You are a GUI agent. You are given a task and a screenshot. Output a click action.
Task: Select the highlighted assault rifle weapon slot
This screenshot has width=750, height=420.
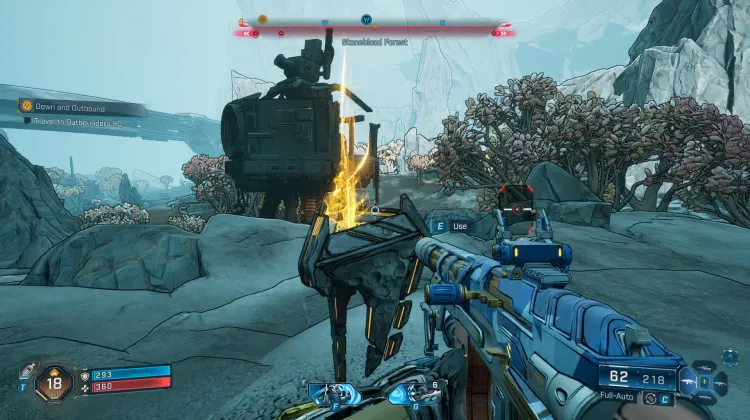[690, 381]
